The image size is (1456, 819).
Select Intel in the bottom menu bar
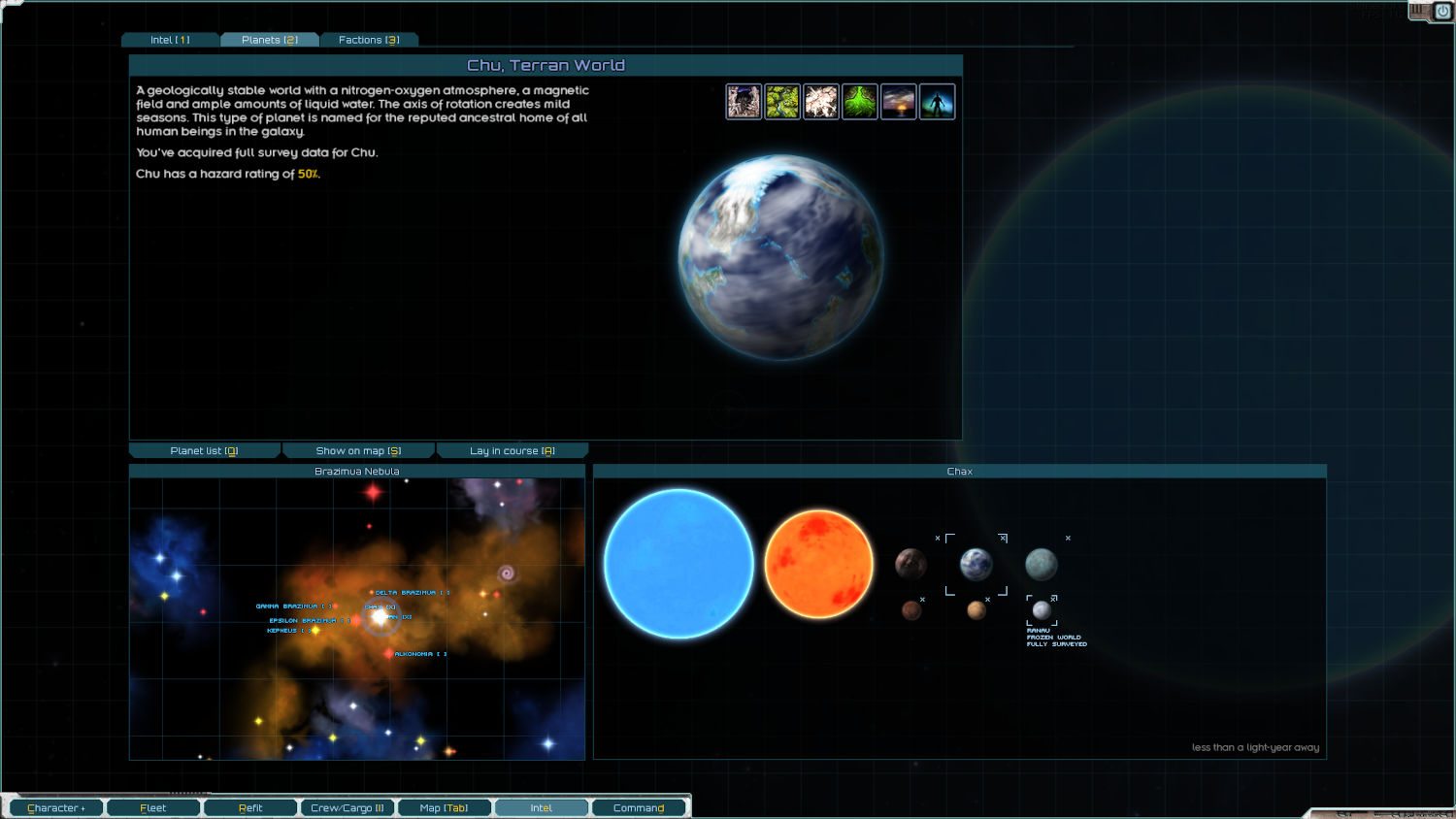point(542,807)
